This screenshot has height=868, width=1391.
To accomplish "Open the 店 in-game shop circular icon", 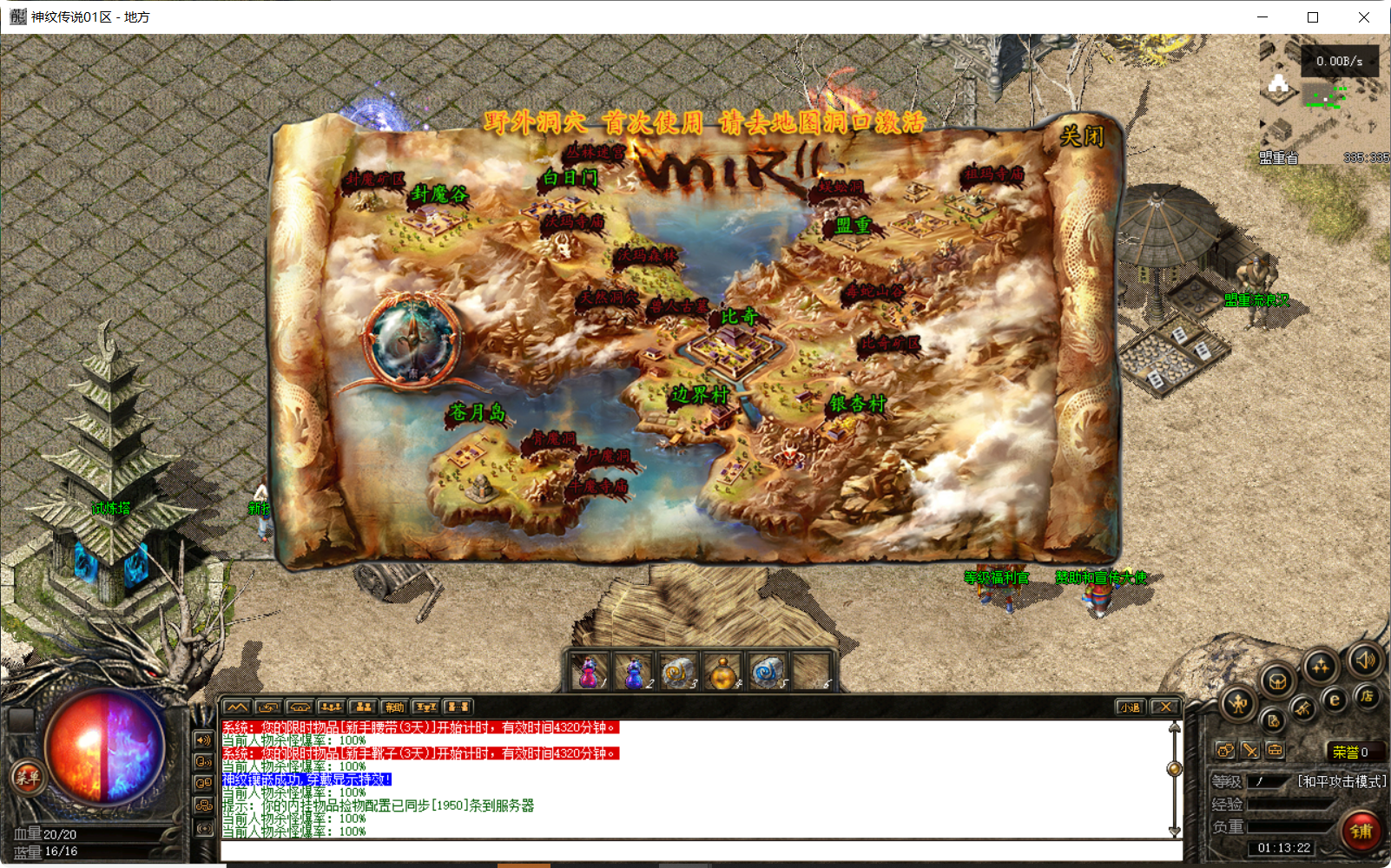I will (1368, 697).
